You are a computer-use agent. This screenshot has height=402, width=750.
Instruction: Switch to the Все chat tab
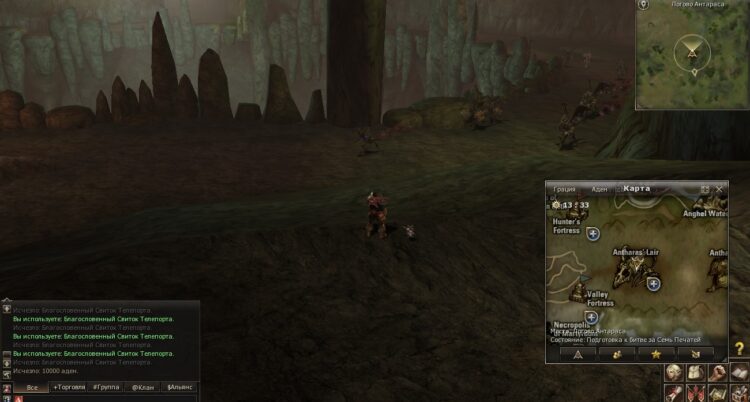coord(33,386)
